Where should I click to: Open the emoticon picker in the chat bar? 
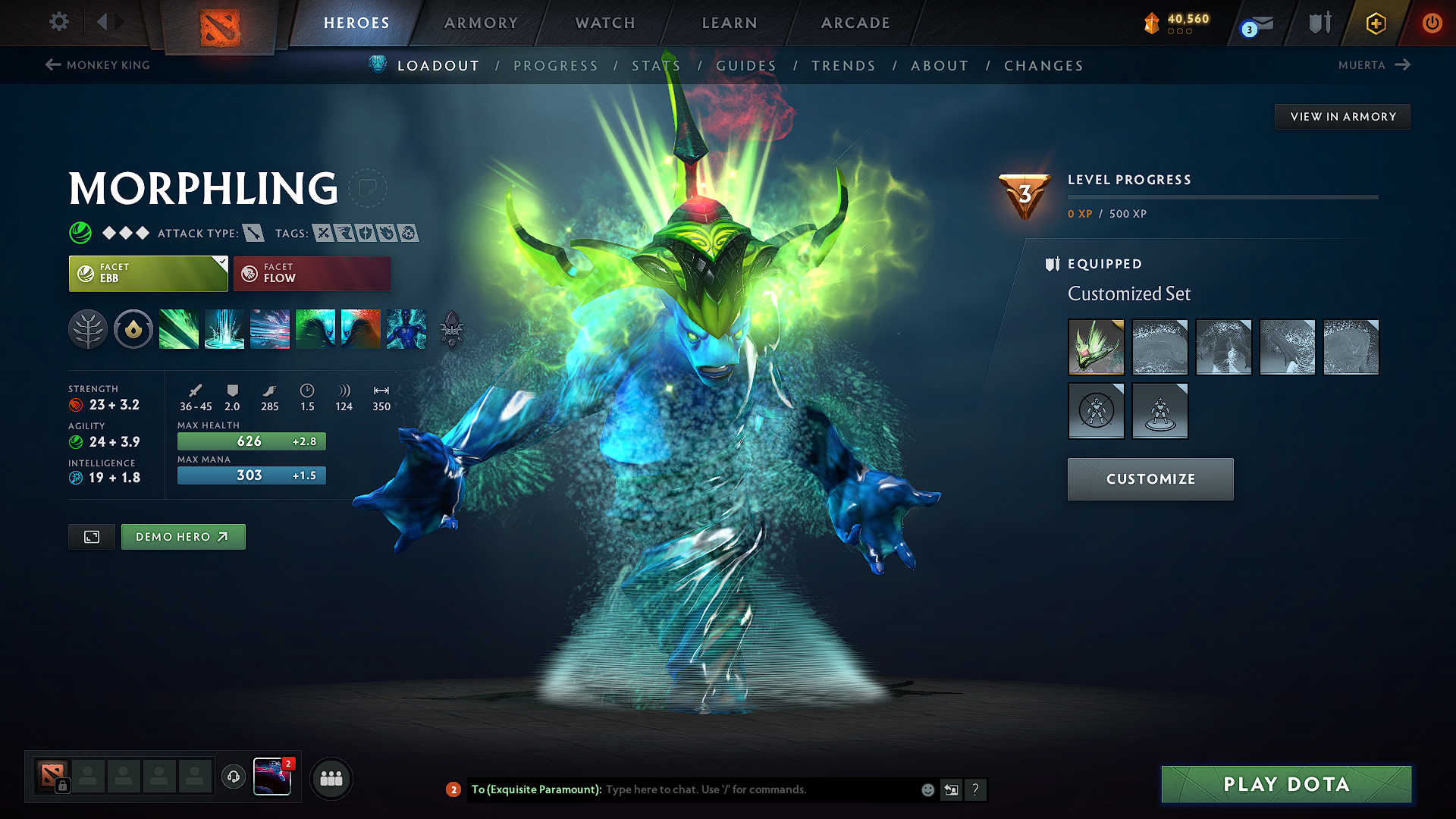click(x=927, y=789)
